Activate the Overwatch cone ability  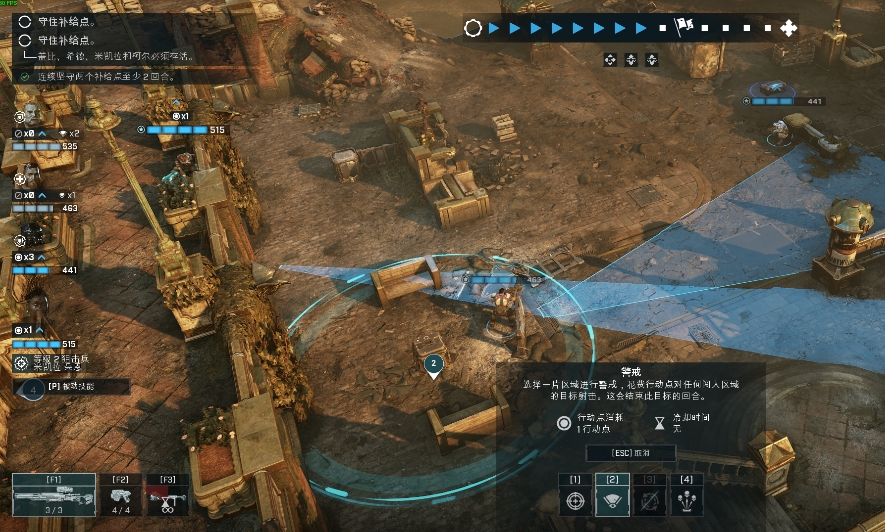click(x=611, y=500)
